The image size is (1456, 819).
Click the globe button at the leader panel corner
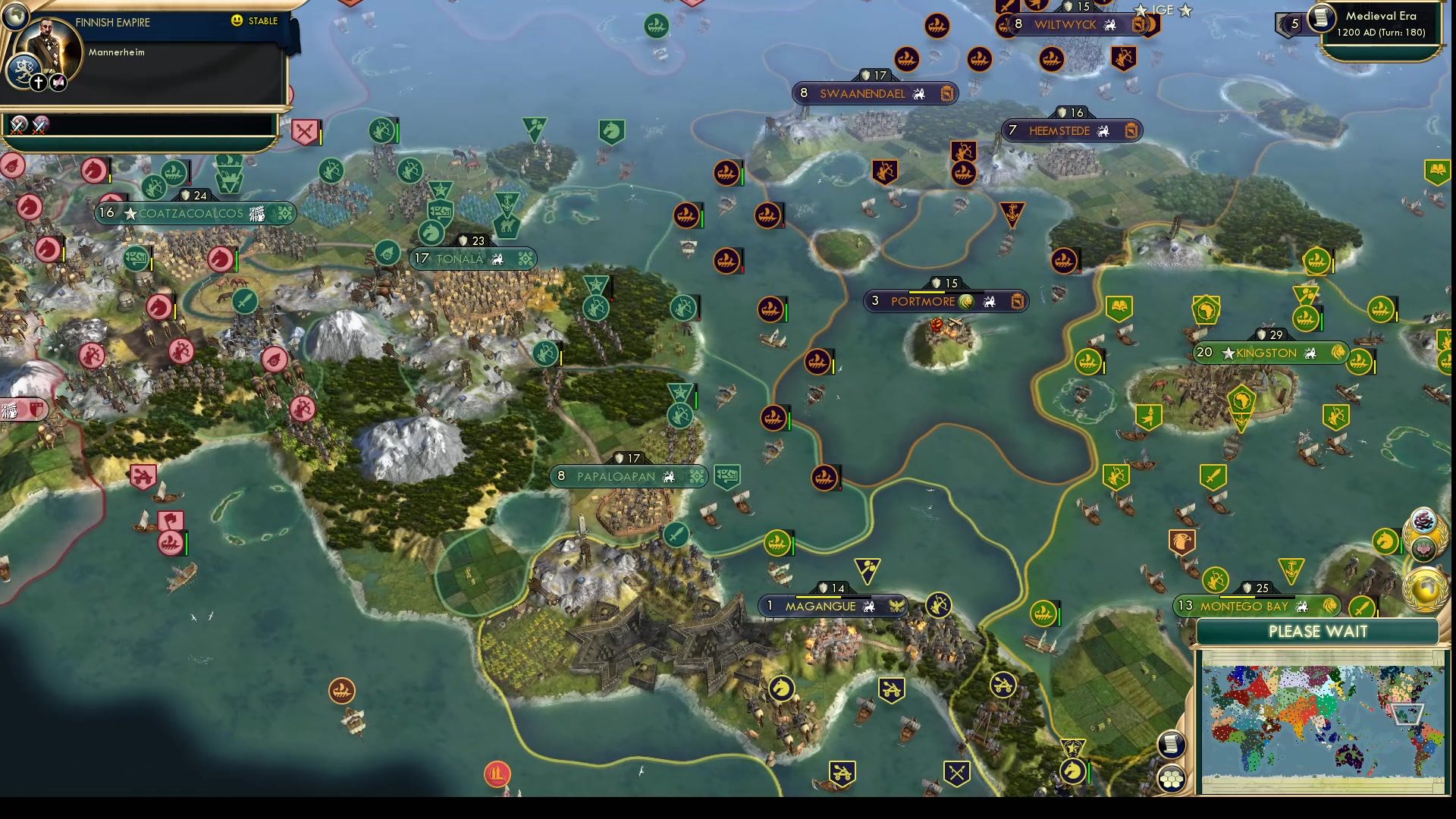(x=17, y=15)
